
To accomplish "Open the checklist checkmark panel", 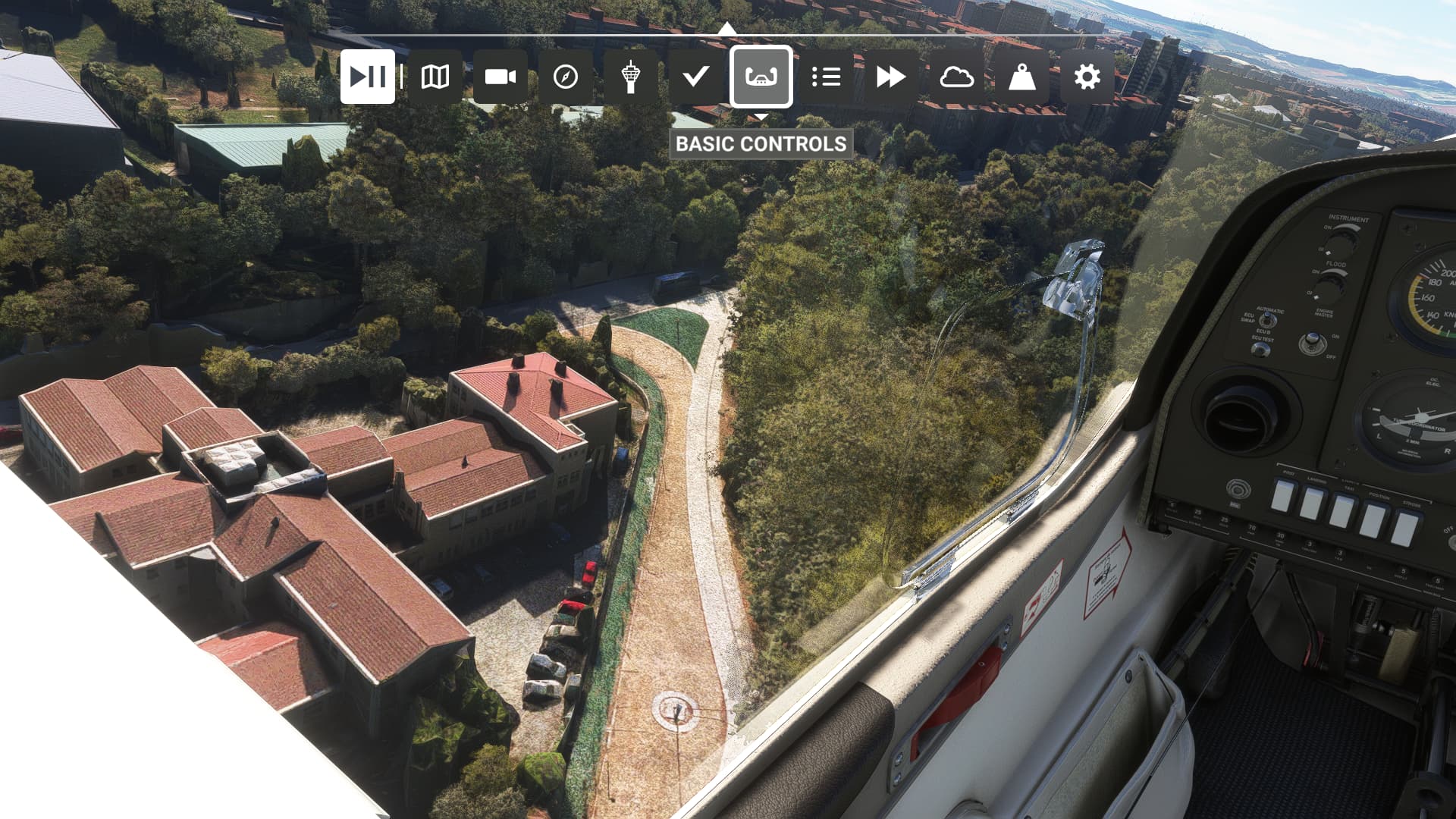I will pyautogui.click(x=695, y=77).
